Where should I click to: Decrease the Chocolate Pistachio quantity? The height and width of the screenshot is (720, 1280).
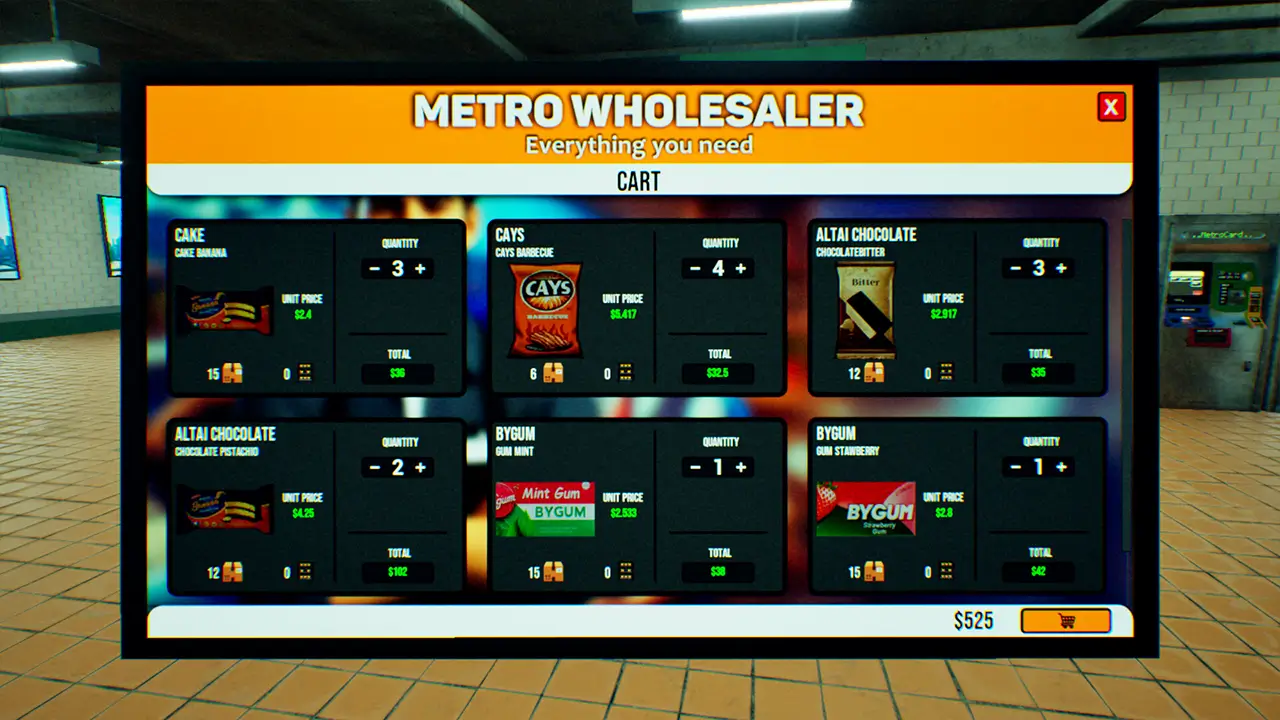374,467
